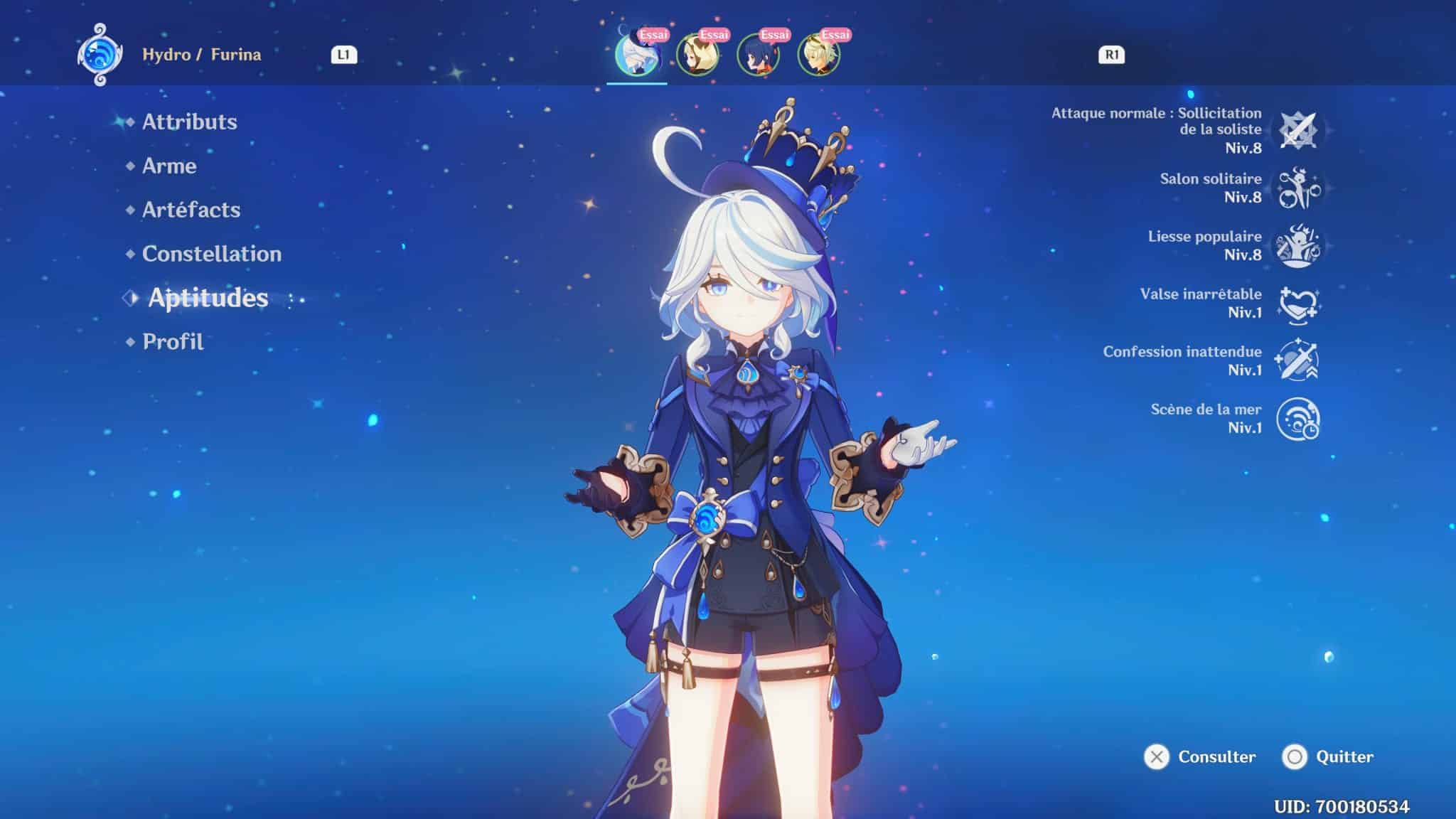The height and width of the screenshot is (819, 1456).
Task: Open Furina's Profil page
Action: [x=171, y=342]
